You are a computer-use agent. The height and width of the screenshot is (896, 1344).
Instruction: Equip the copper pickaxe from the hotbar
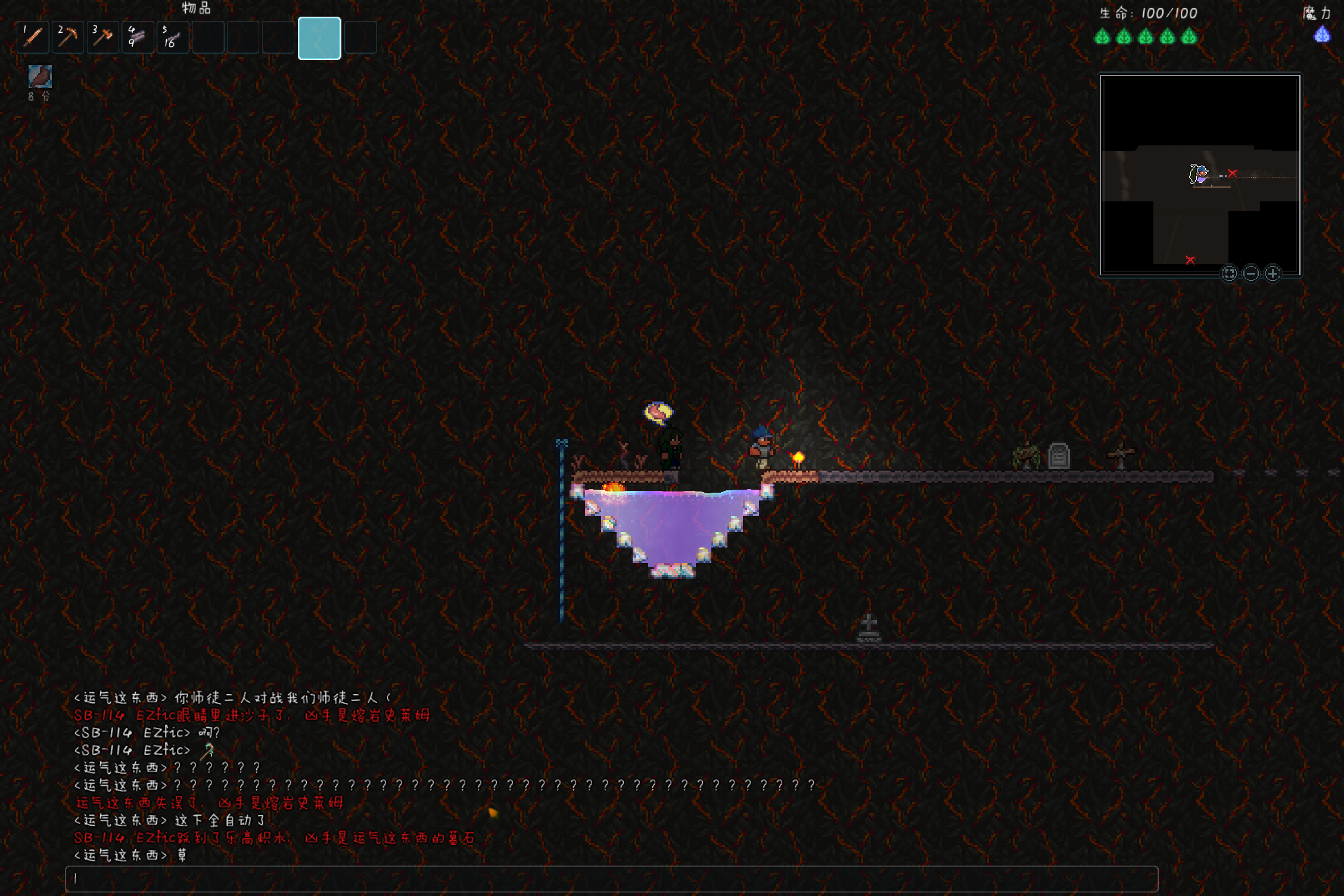[x=67, y=38]
